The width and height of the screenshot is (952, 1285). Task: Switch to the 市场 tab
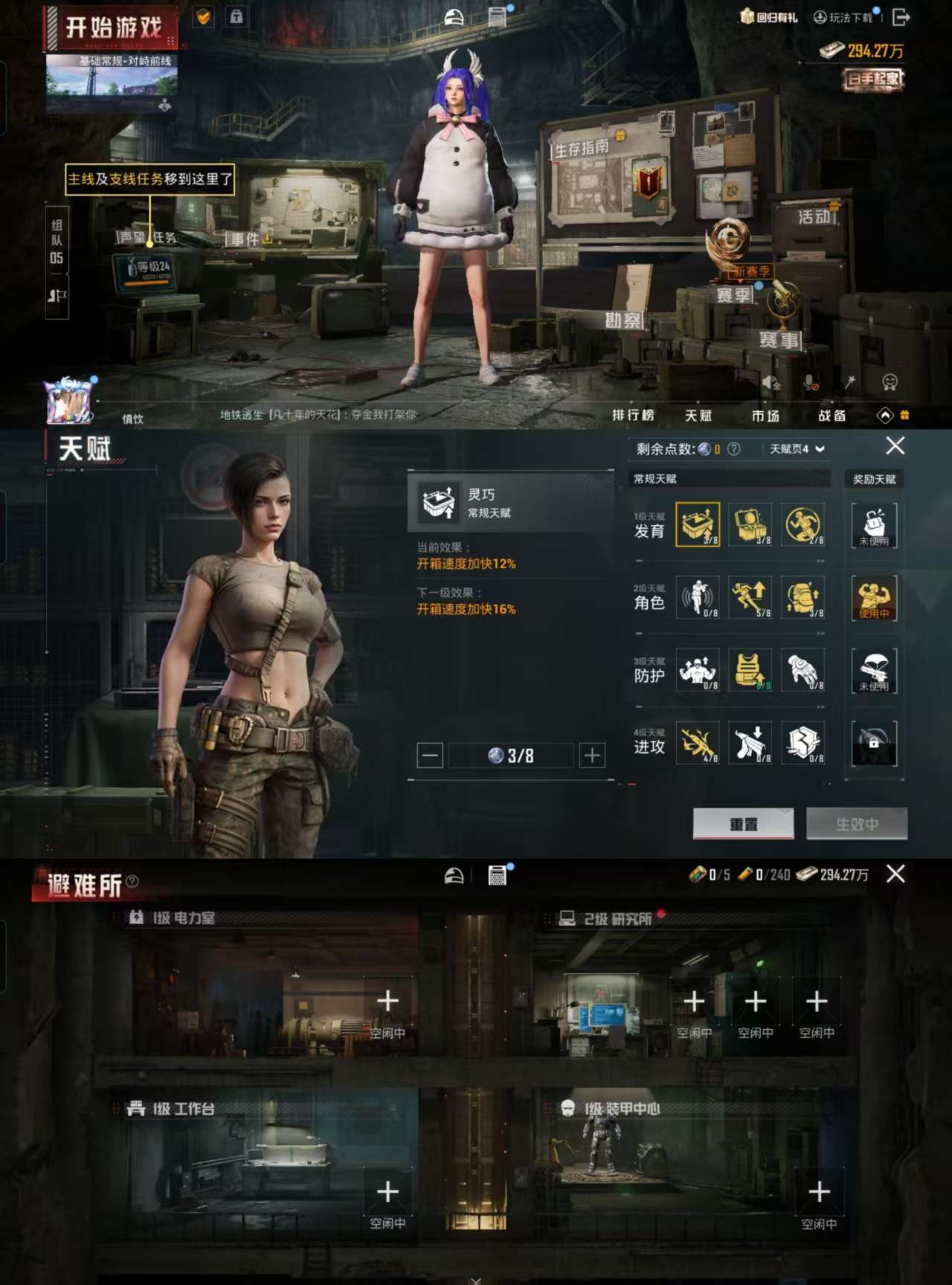coord(766,416)
